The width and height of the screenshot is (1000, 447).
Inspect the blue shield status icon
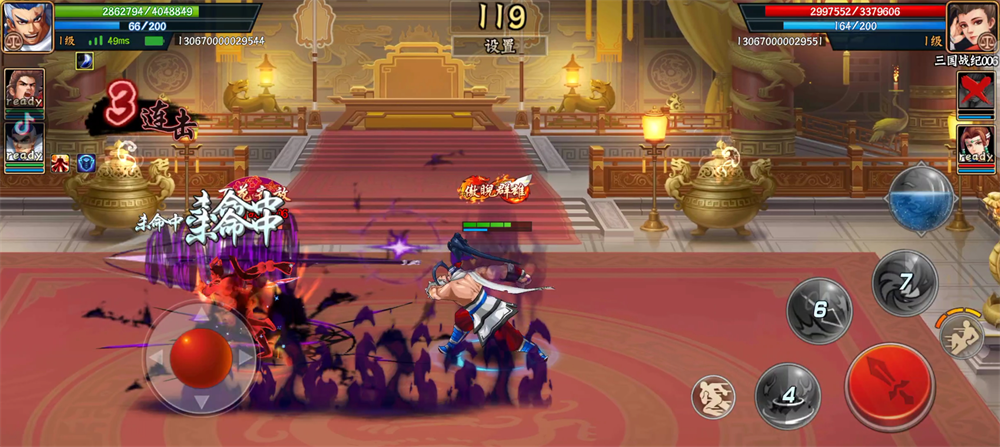(x=86, y=162)
